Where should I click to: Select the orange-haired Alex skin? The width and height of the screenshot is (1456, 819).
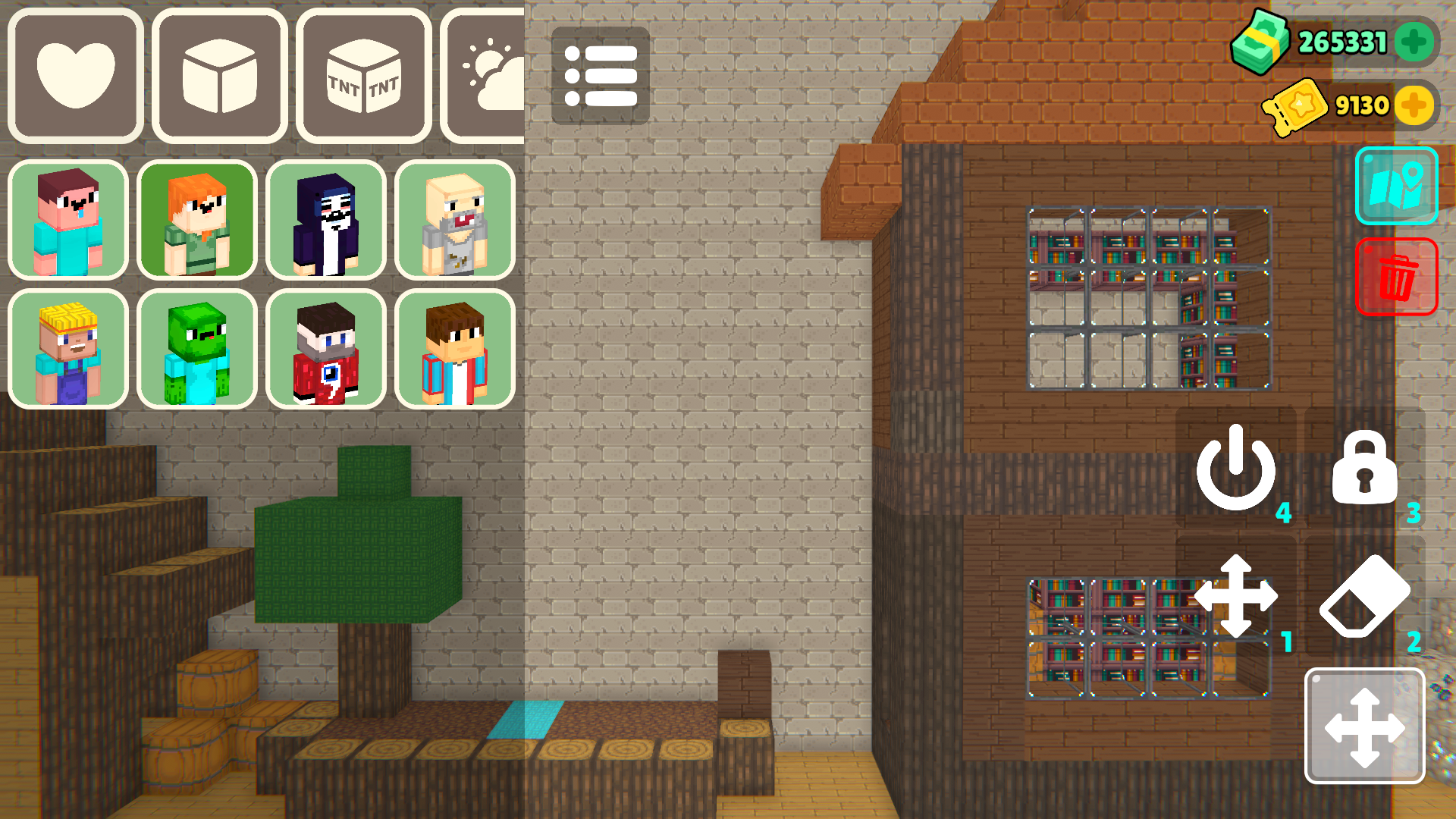[x=196, y=221]
